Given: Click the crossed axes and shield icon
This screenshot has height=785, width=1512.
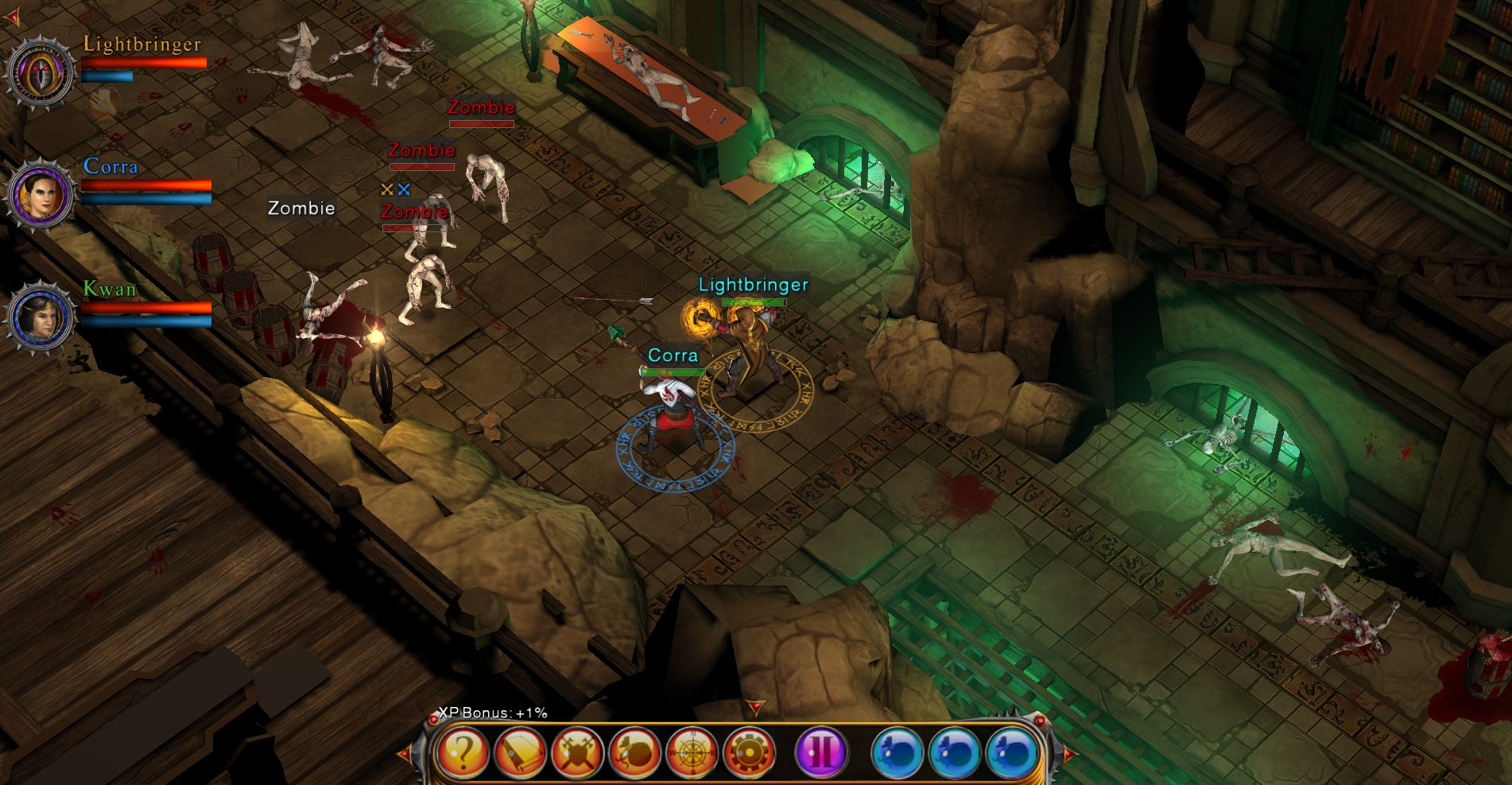Looking at the screenshot, I should (x=577, y=752).
